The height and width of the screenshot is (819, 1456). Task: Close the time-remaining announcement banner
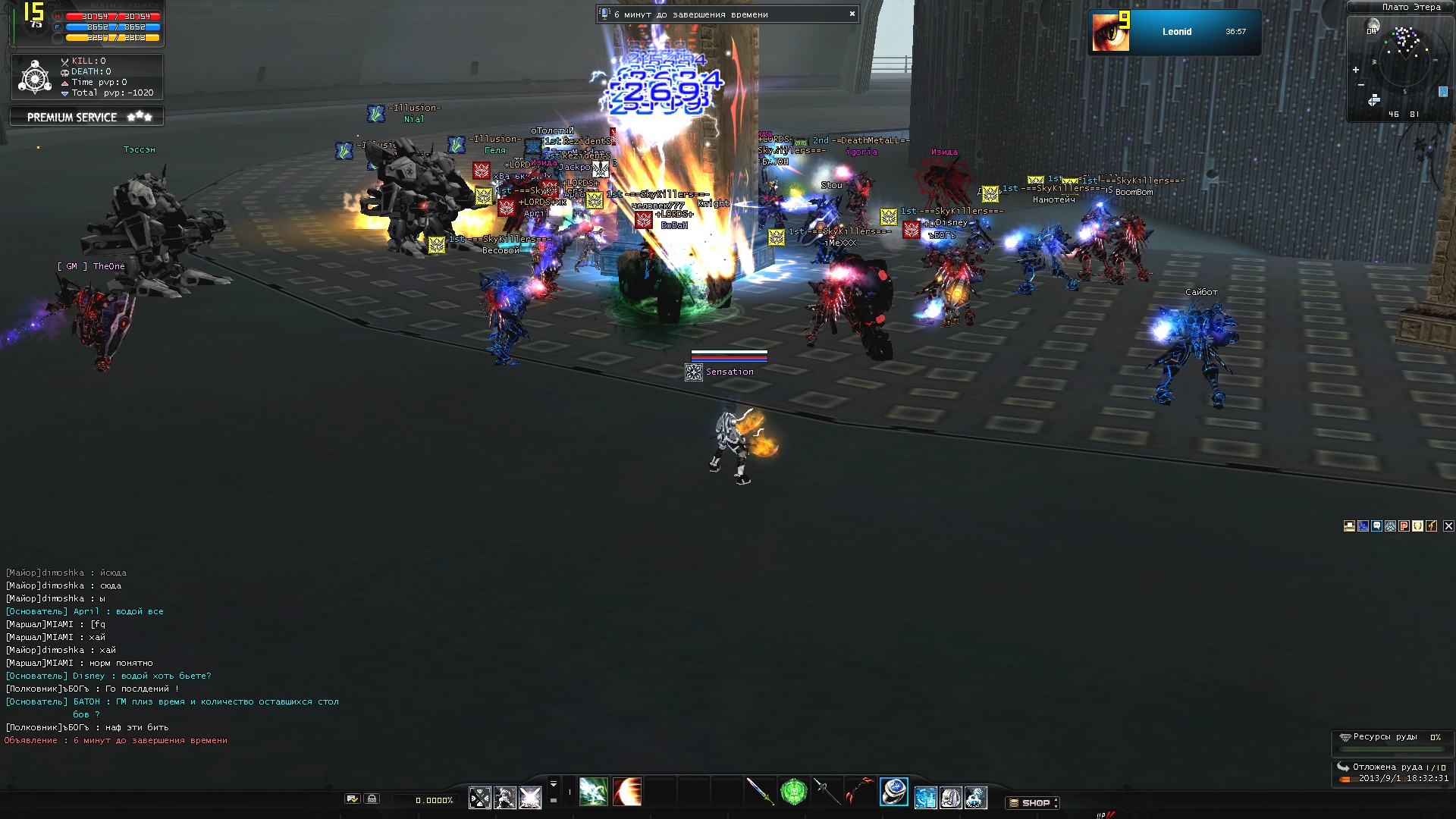(852, 14)
